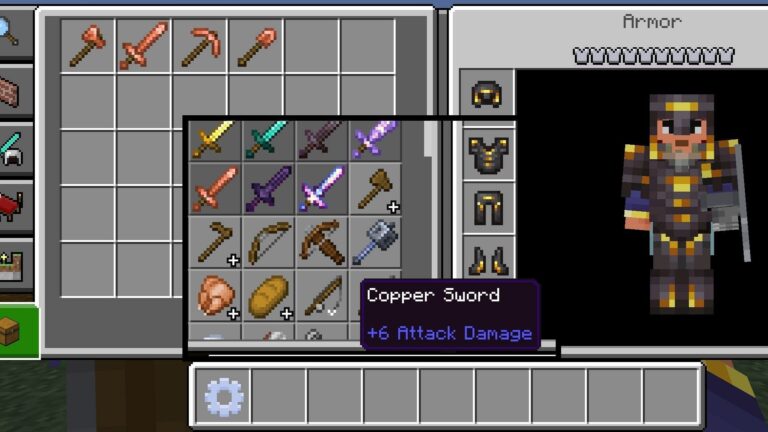Select the copper shovel slot
The height and width of the screenshot is (432, 768).
coord(255,46)
